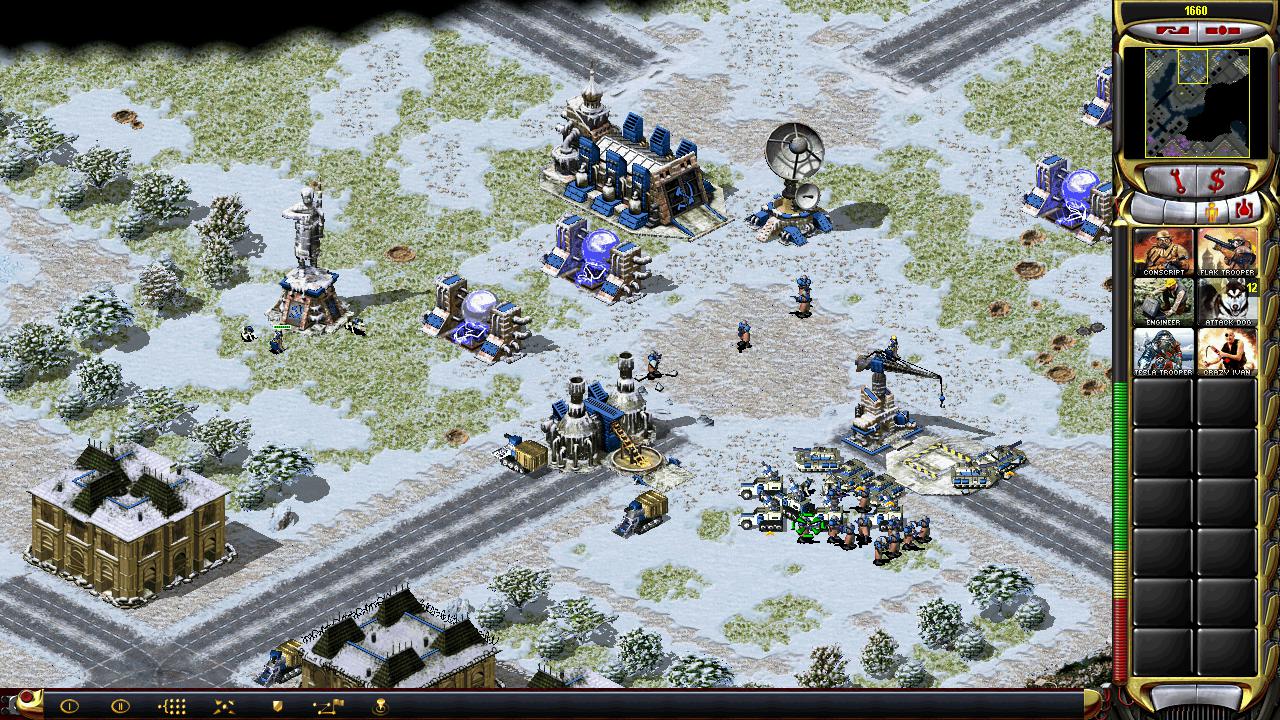This screenshot has height=720, width=1280.
Task: Queue a Flak Trooper unit
Action: 1227,251
